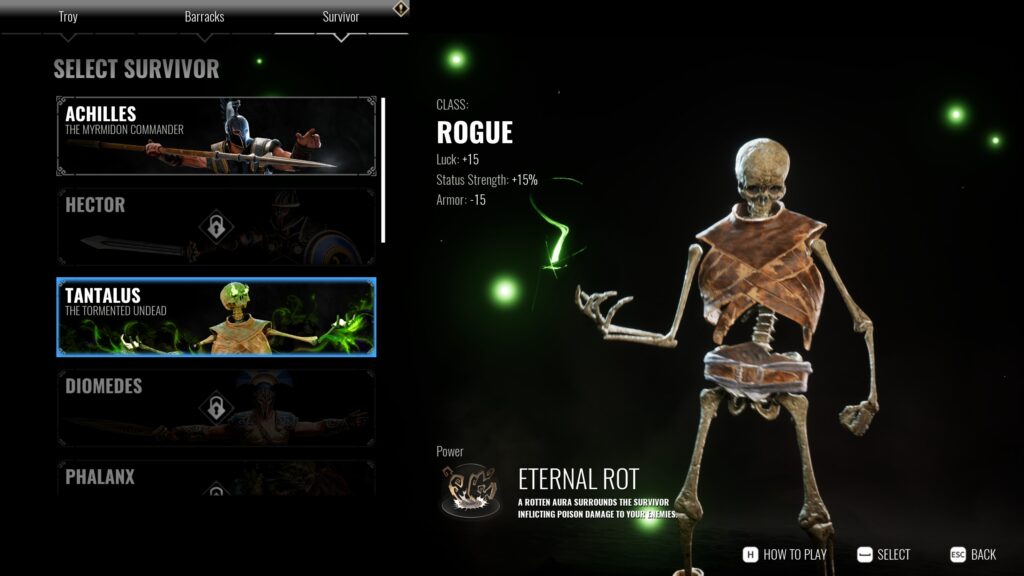
Task: Go back to the previous screen
Action: coord(973,555)
